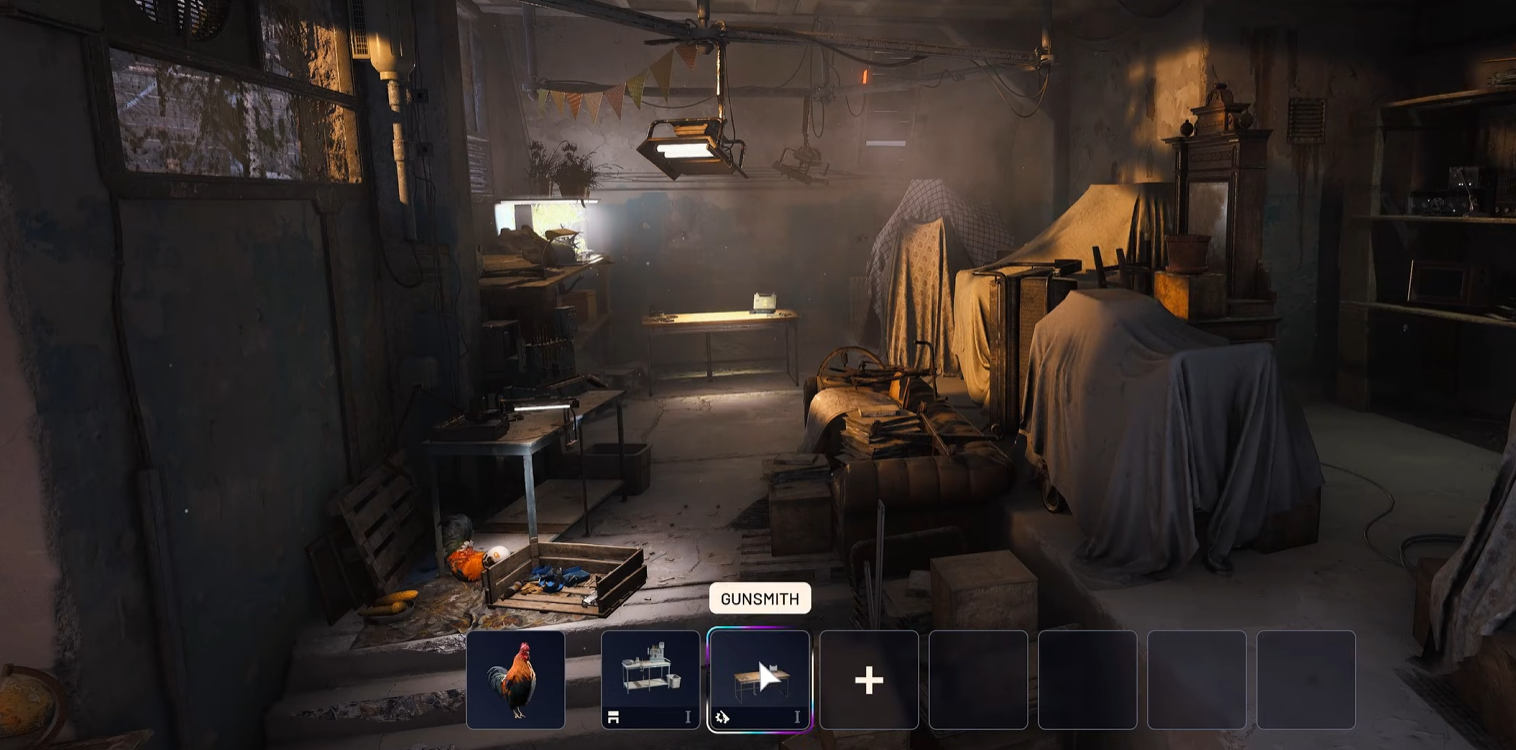Image resolution: width=1516 pixels, height=750 pixels.
Task: Select the highlighted Gunsmith table slot
Action: click(x=759, y=680)
